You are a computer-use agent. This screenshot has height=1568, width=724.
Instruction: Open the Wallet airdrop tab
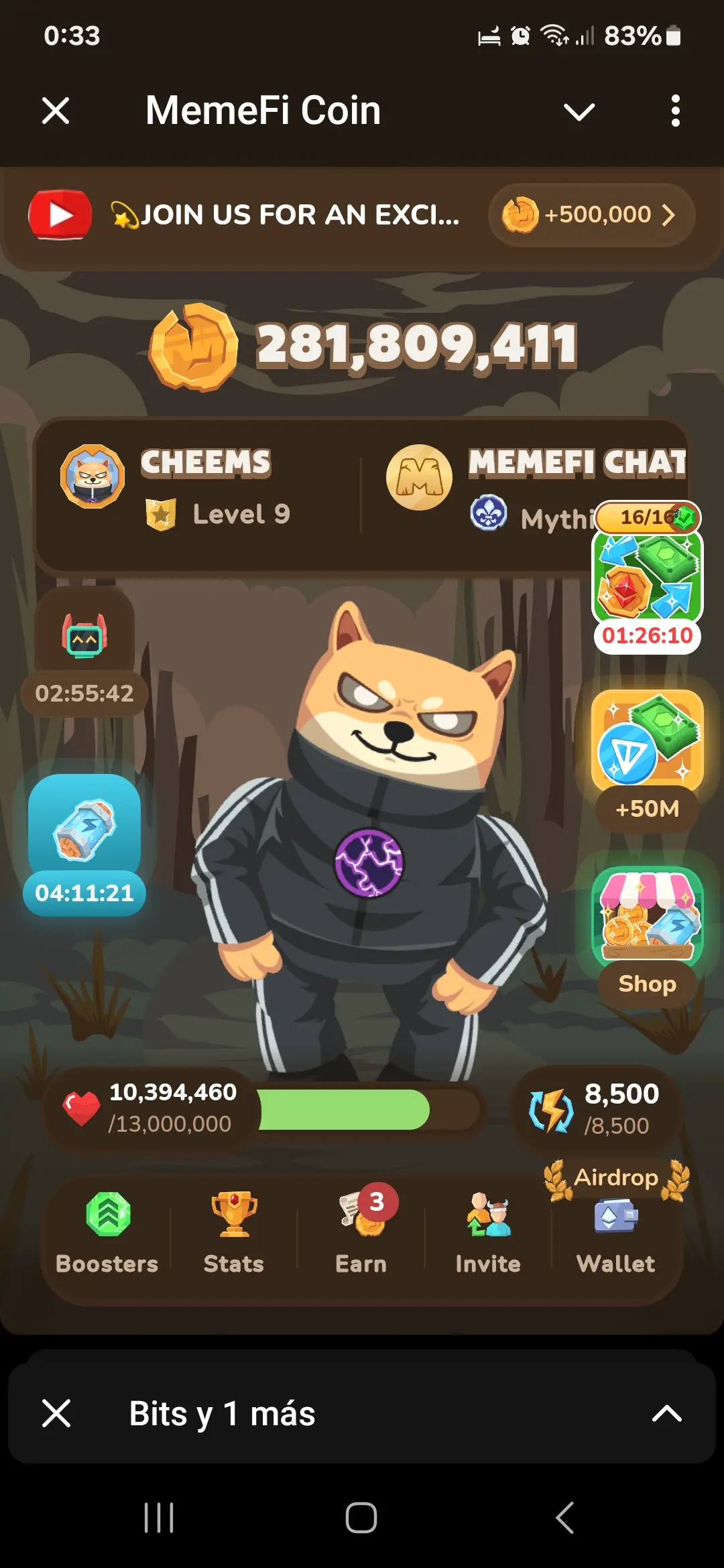tap(616, 1233)
